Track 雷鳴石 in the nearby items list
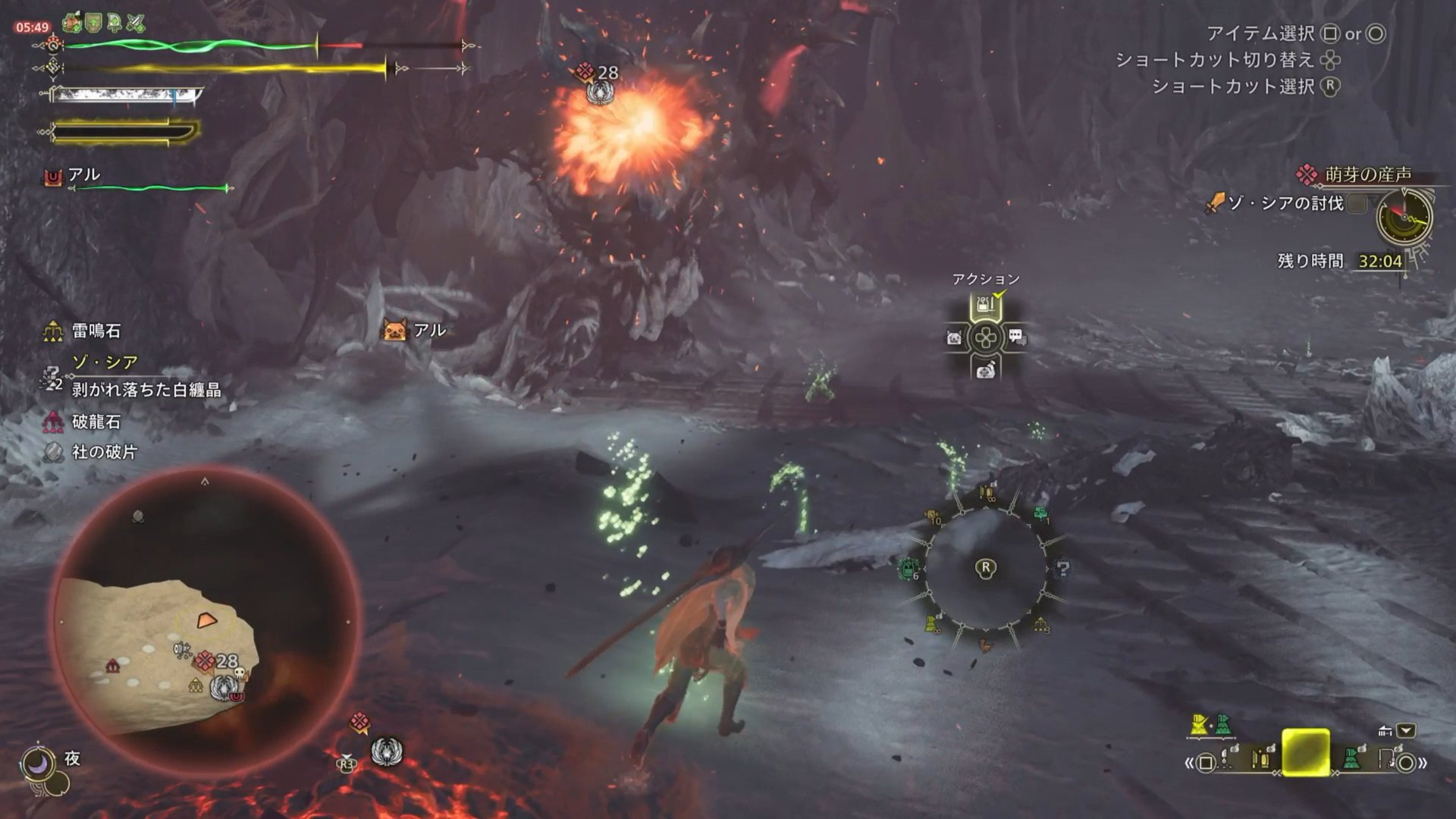 pyautogui.click(x=96, y=331)
